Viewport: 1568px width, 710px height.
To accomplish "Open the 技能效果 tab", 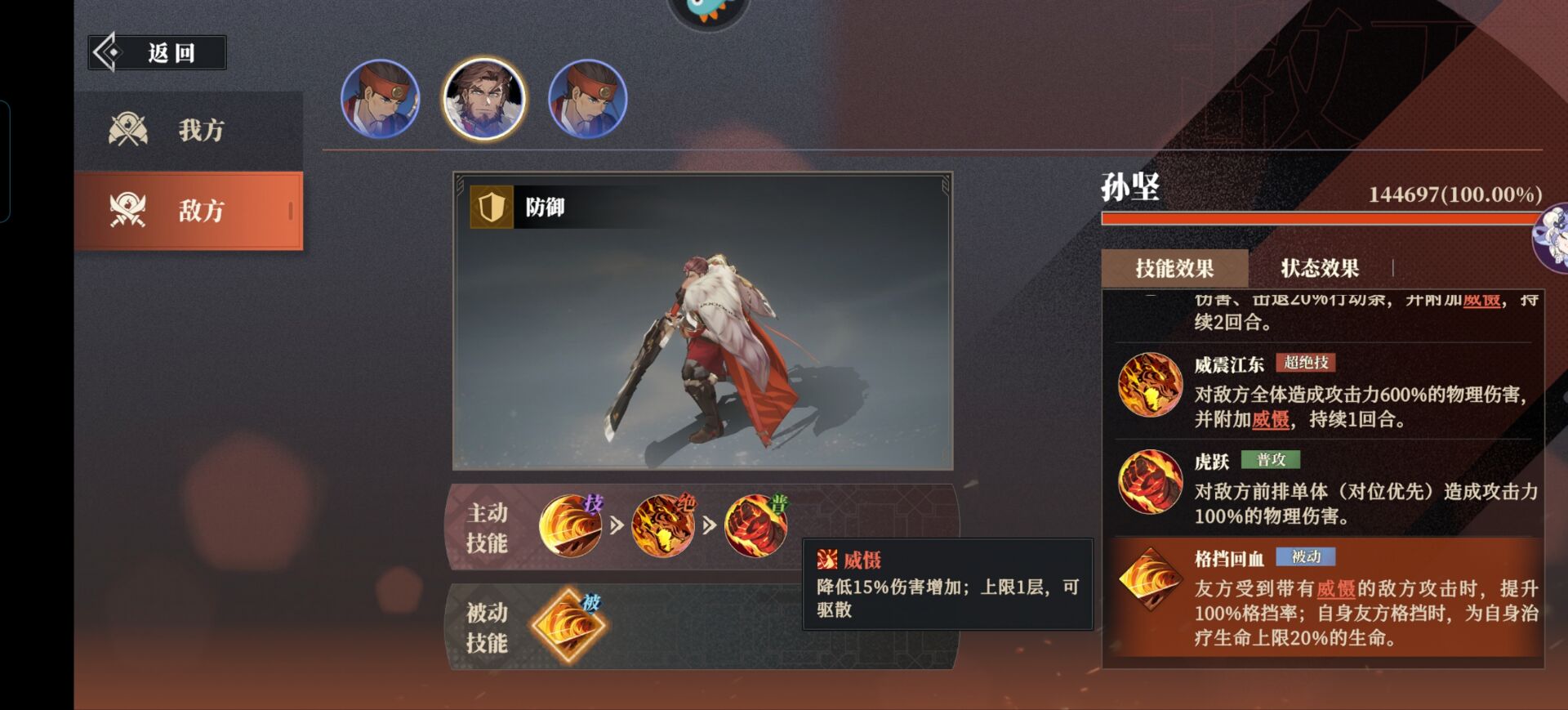I will coord(1174,268).
